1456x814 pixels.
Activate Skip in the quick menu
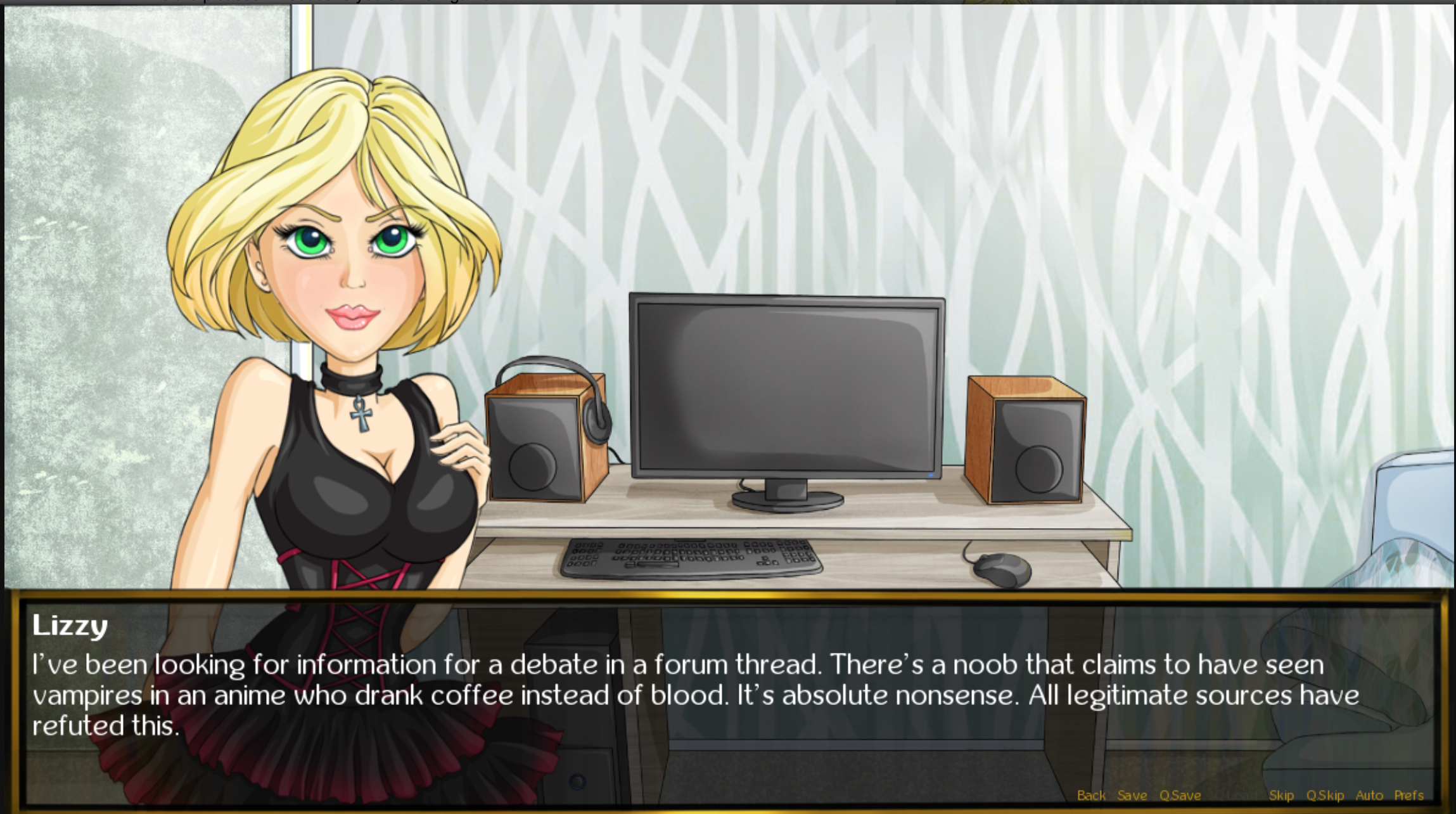click(x=1281, y=795)
